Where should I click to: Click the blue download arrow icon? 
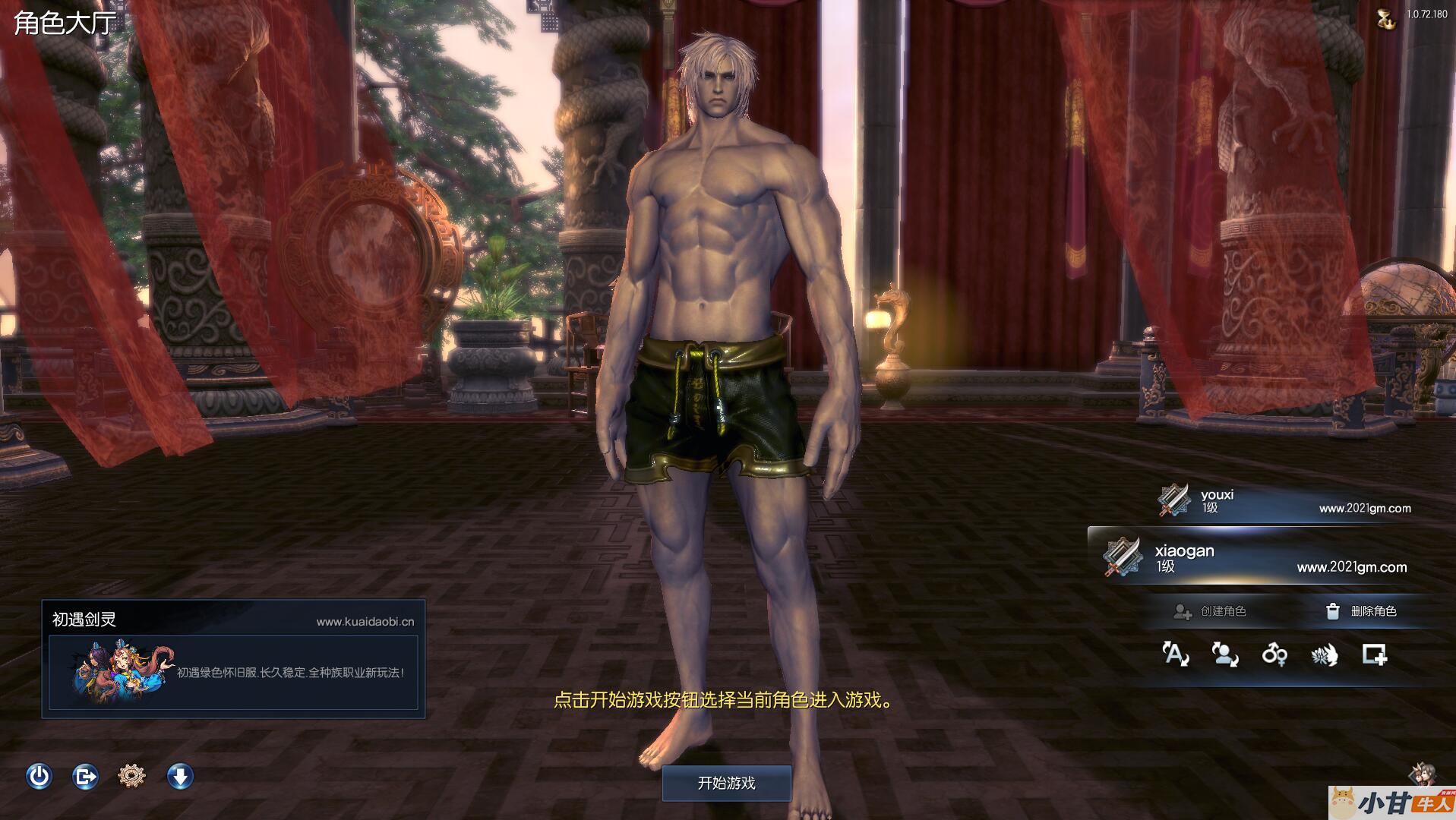click(180, 776)
